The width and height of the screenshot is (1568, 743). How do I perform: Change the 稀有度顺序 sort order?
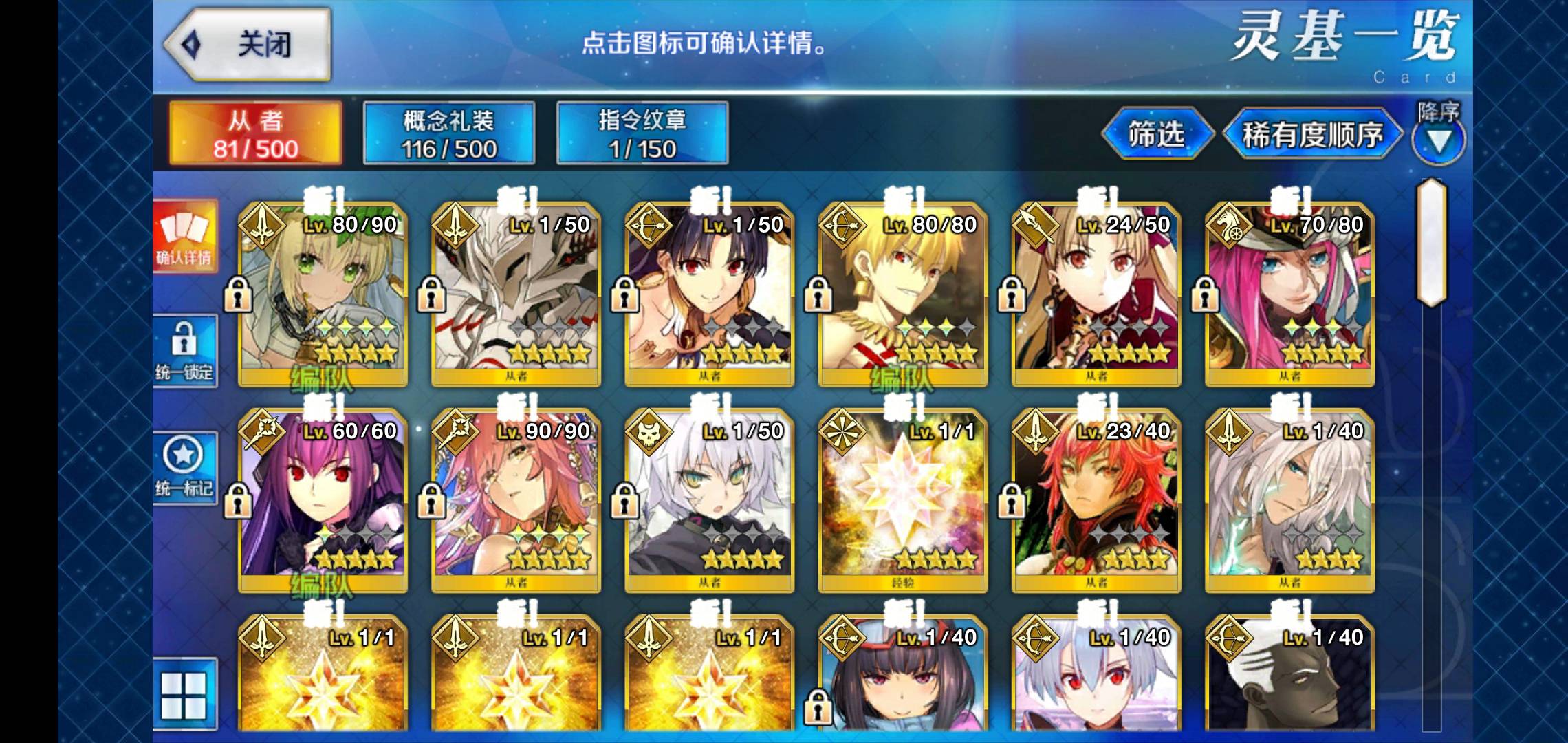click(1311, 135)
